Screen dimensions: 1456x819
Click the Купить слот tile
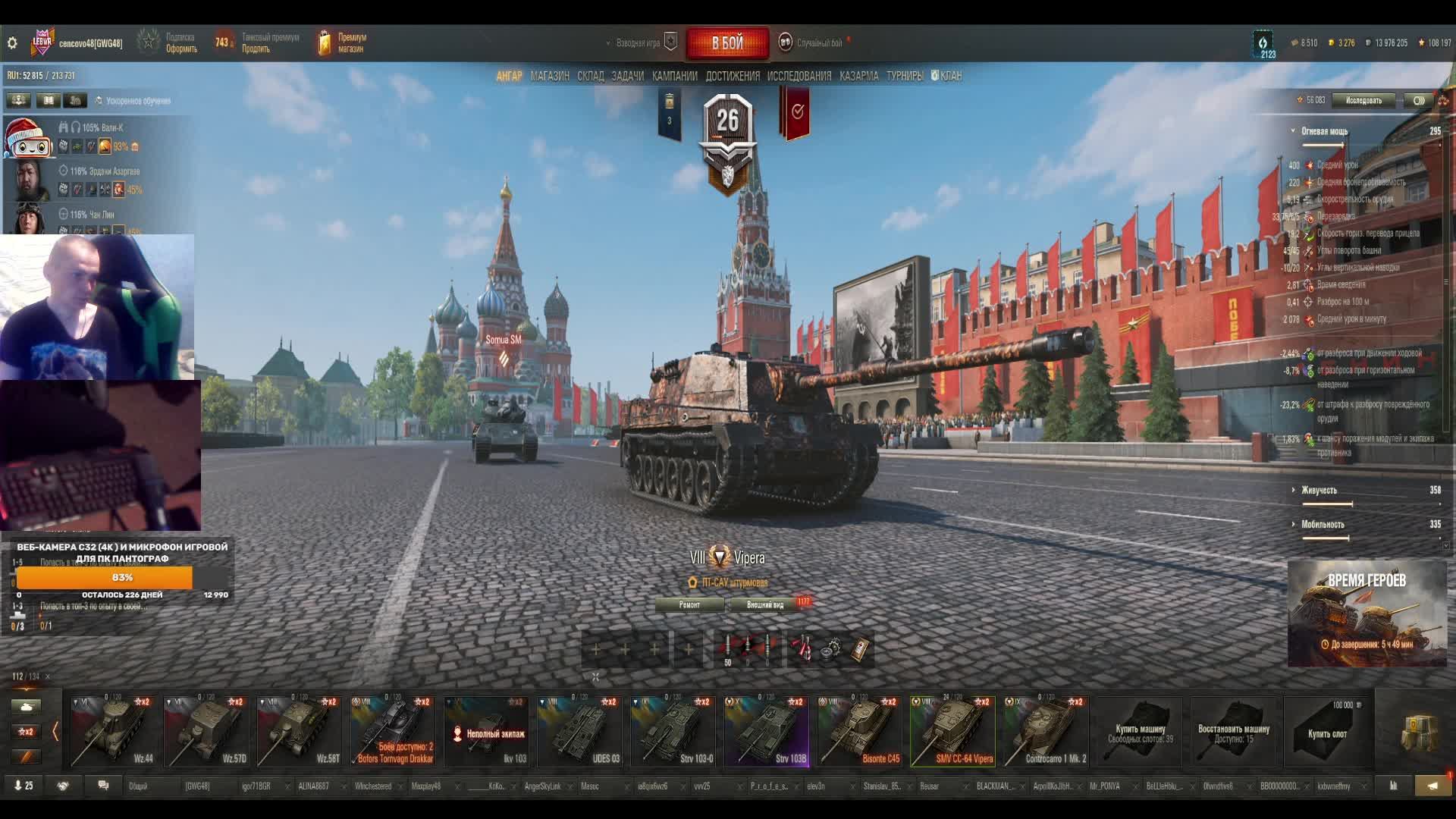pos(1327,732)
